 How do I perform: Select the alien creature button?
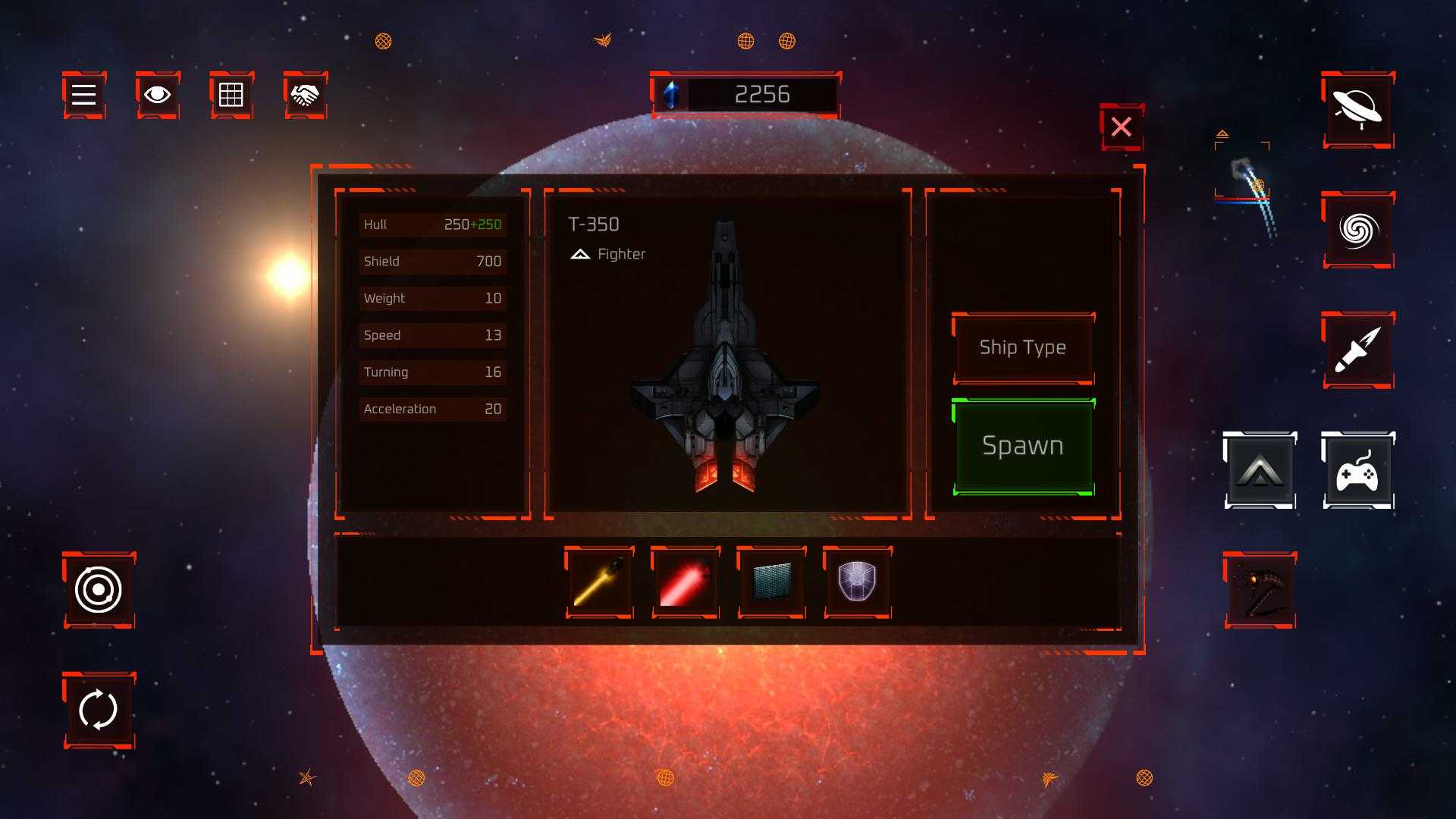[1259, 590]
